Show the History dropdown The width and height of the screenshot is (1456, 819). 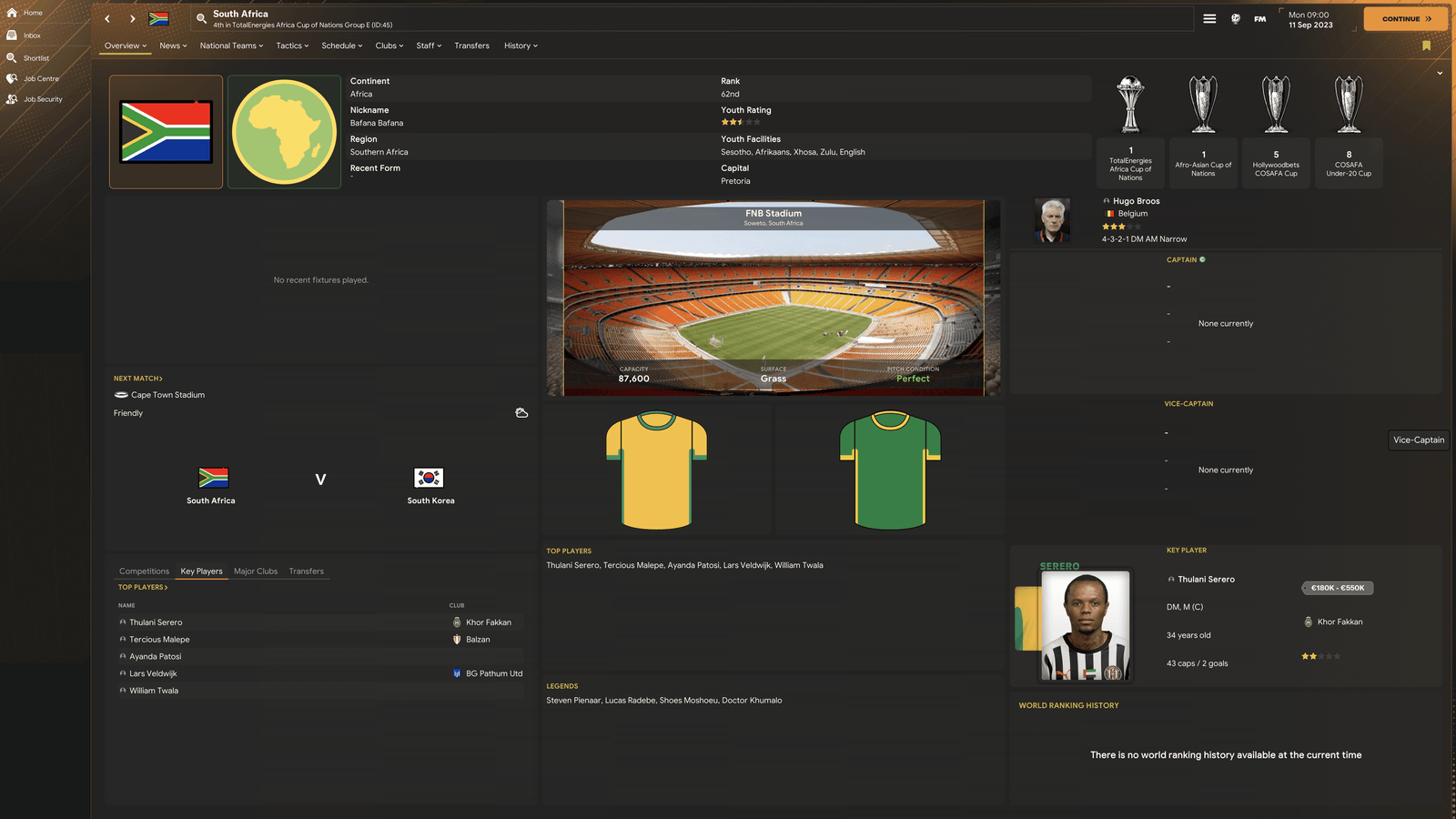(x=521, y=45)
